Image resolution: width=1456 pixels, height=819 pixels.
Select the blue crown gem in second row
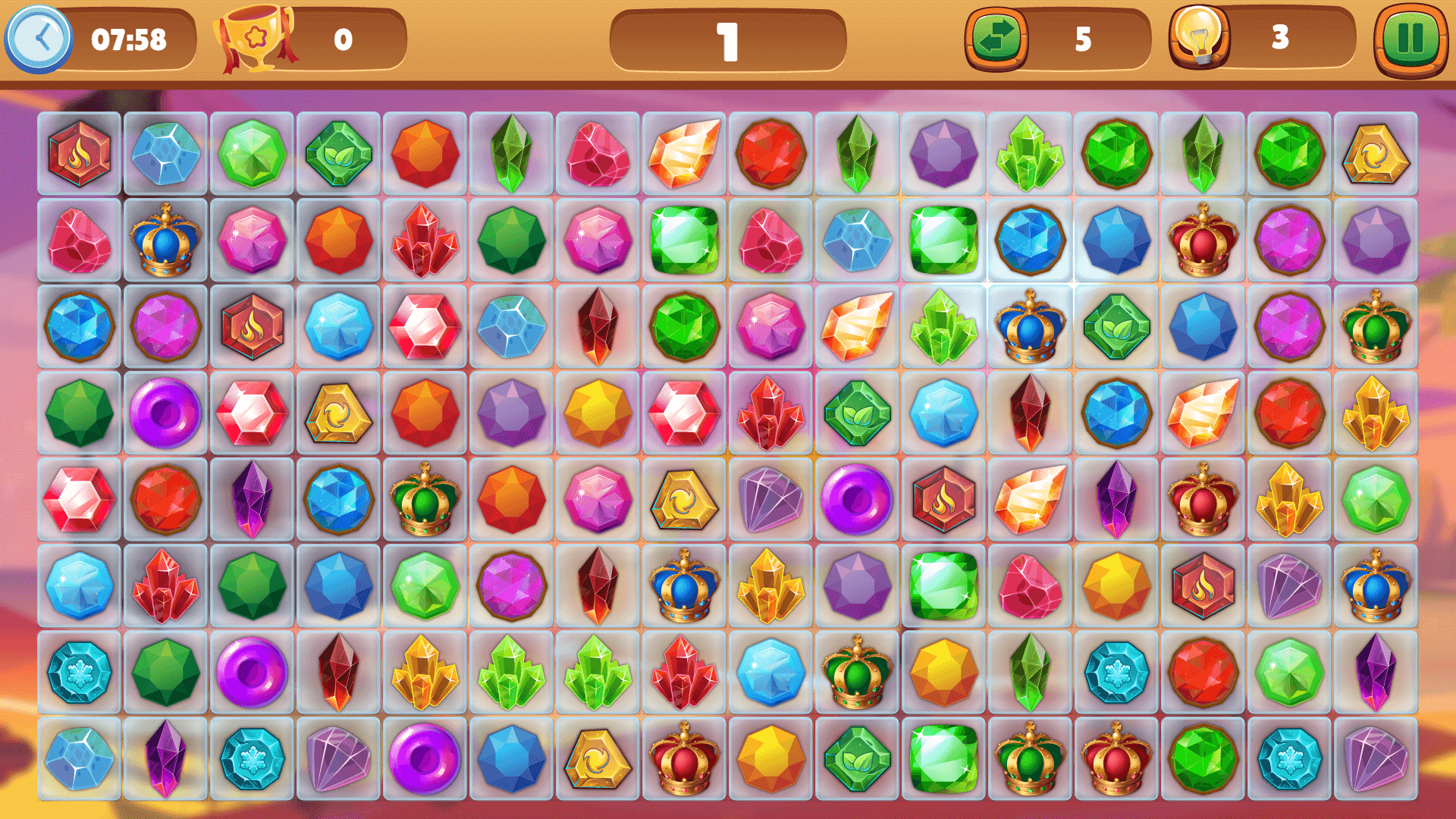(x=165, y=241)
